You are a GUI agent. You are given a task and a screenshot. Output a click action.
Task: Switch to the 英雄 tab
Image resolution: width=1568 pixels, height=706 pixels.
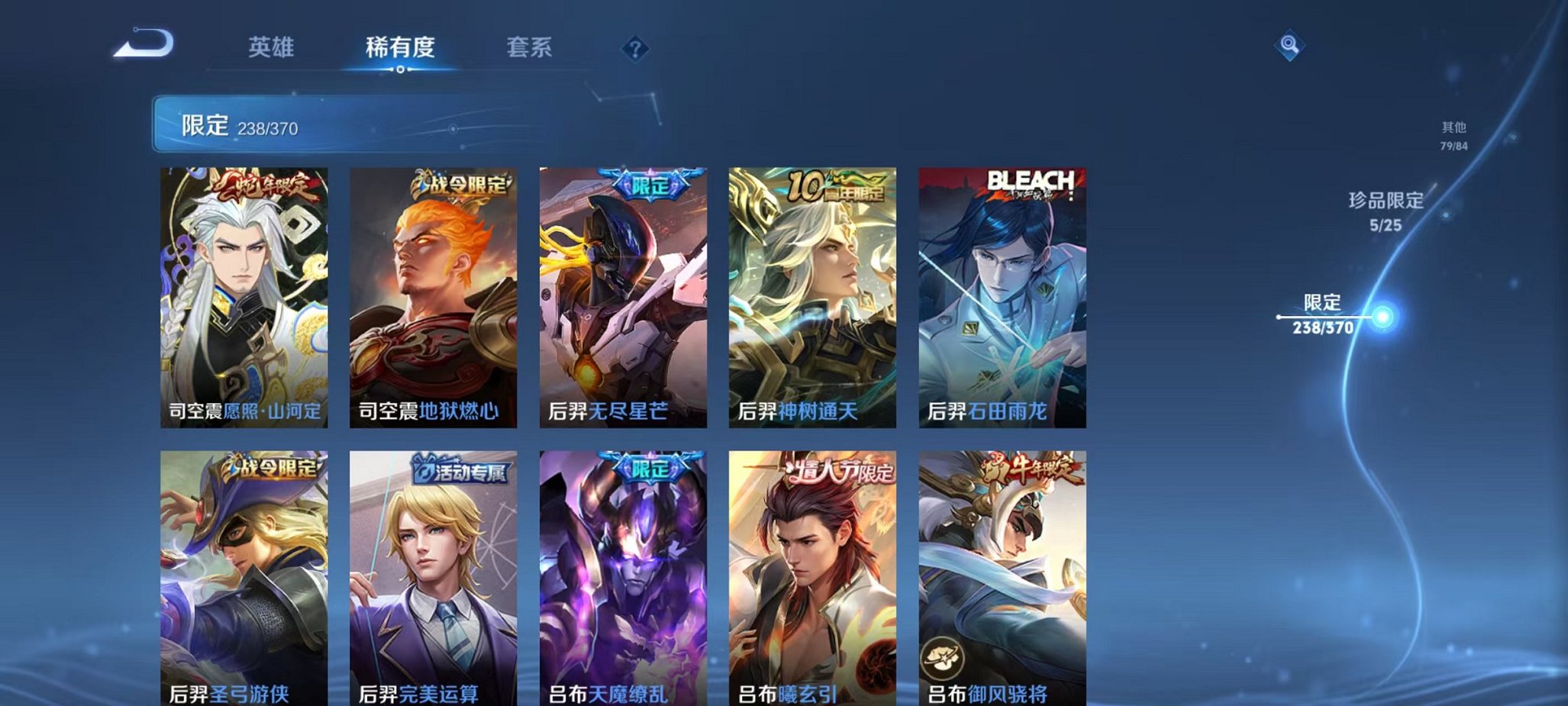[272, 47]
